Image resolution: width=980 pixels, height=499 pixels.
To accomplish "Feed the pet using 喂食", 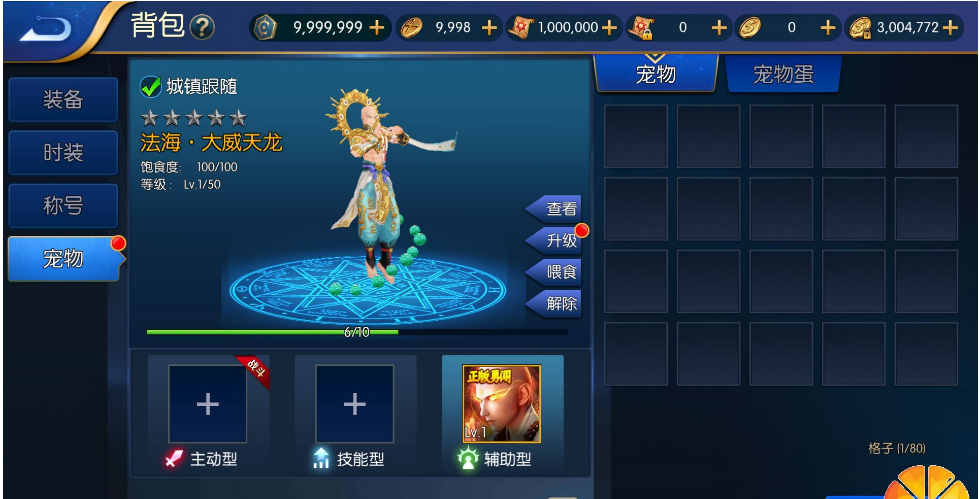I will pyautogui.click(x=556, y=272).
